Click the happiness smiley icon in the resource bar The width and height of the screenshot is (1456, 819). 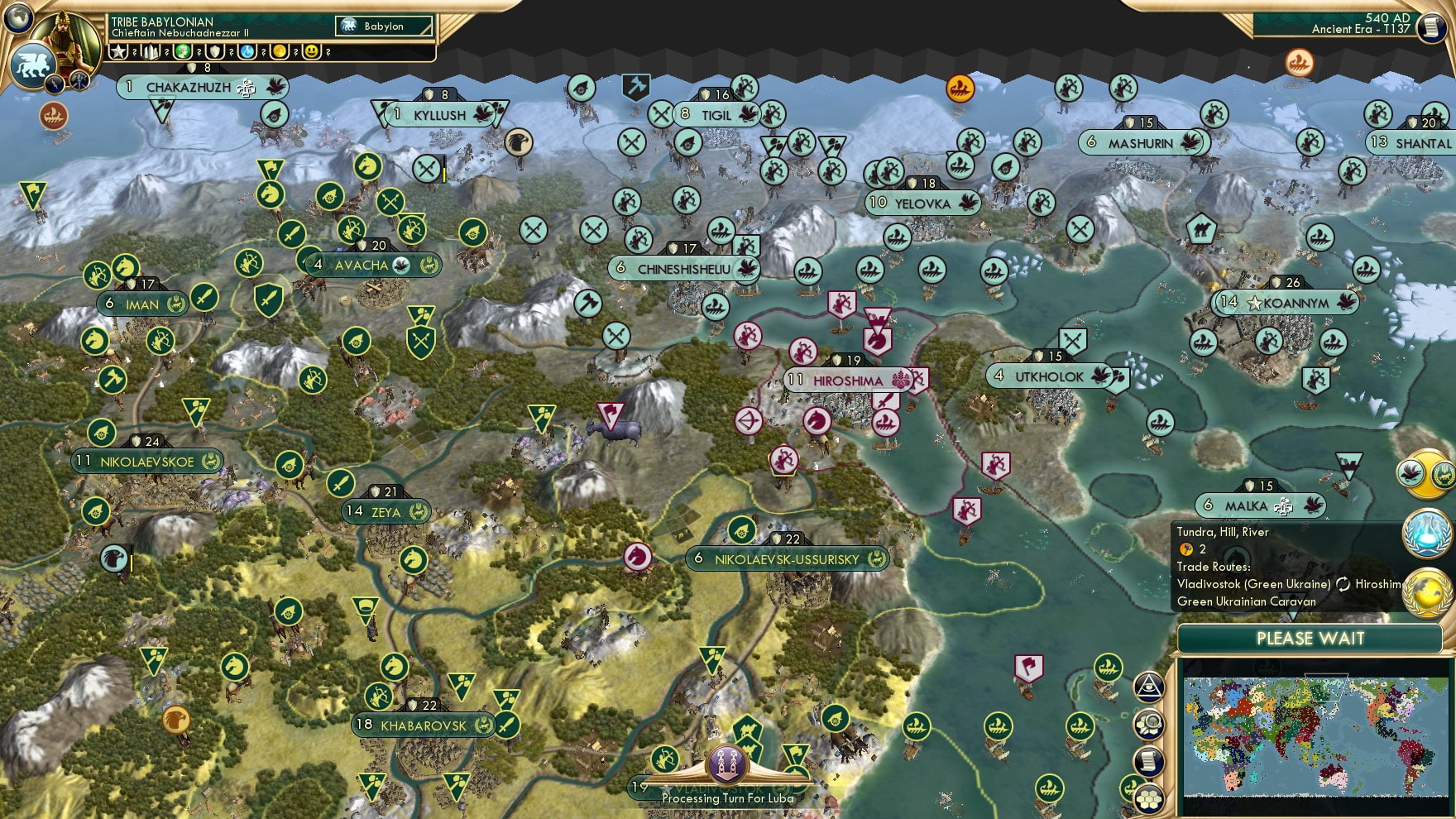point(311,52)
